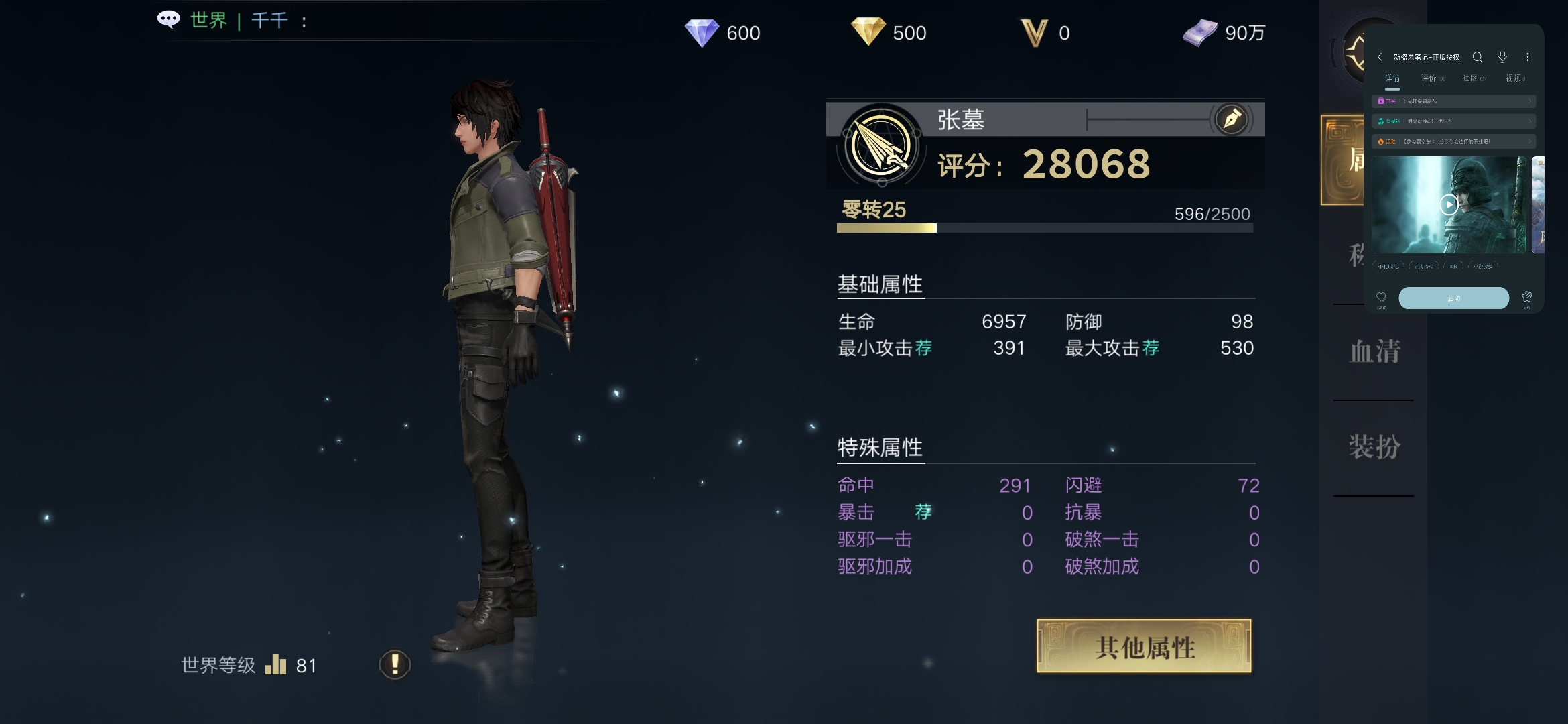The image size is (1568, 724).
Task: Expand the 活动 event banner chevron
Action: [1530, 141]
